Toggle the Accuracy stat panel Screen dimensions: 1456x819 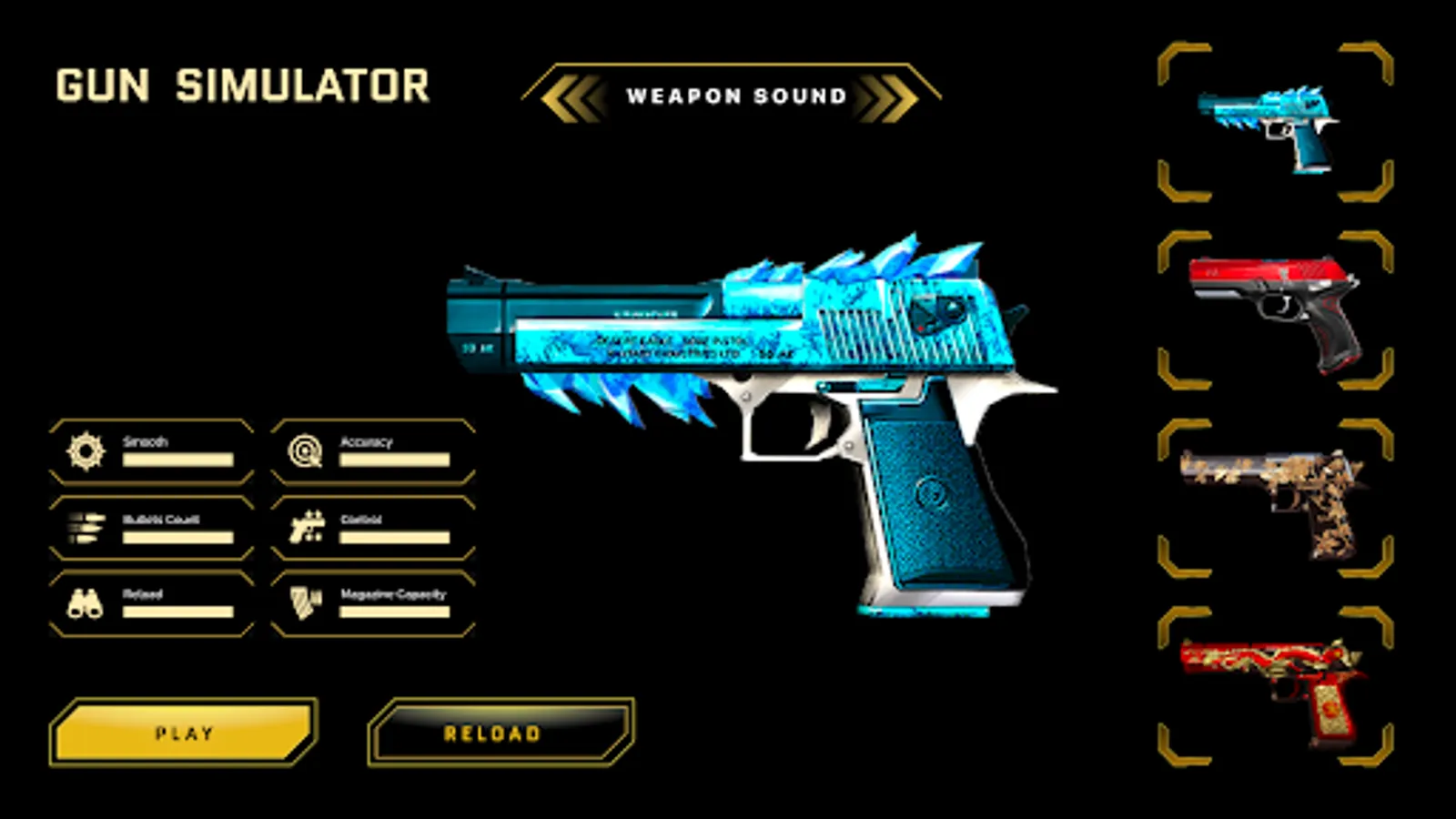[373, 450]
